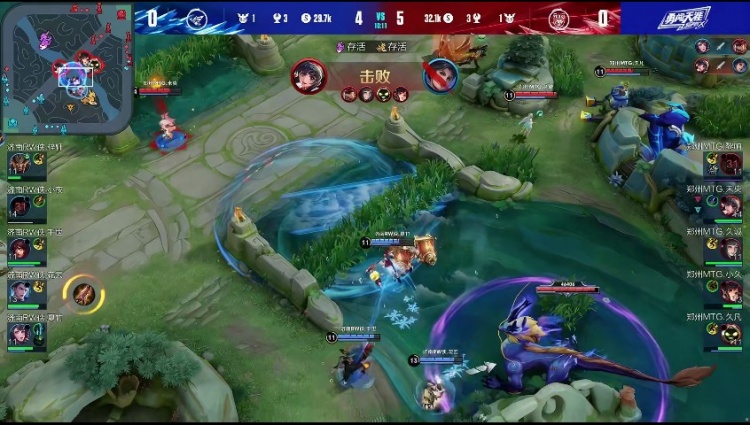750x425 pixels.
Task: Click the gold-ringed round item icon
Action: [x=83, y=292]
